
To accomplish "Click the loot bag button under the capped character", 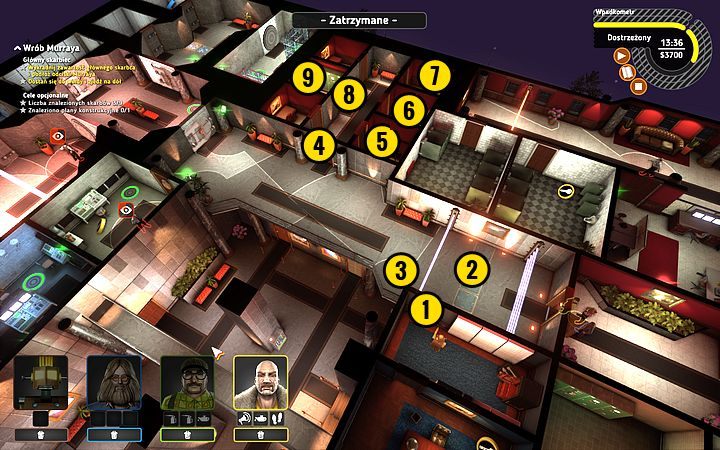I will (x=187, y=435).
